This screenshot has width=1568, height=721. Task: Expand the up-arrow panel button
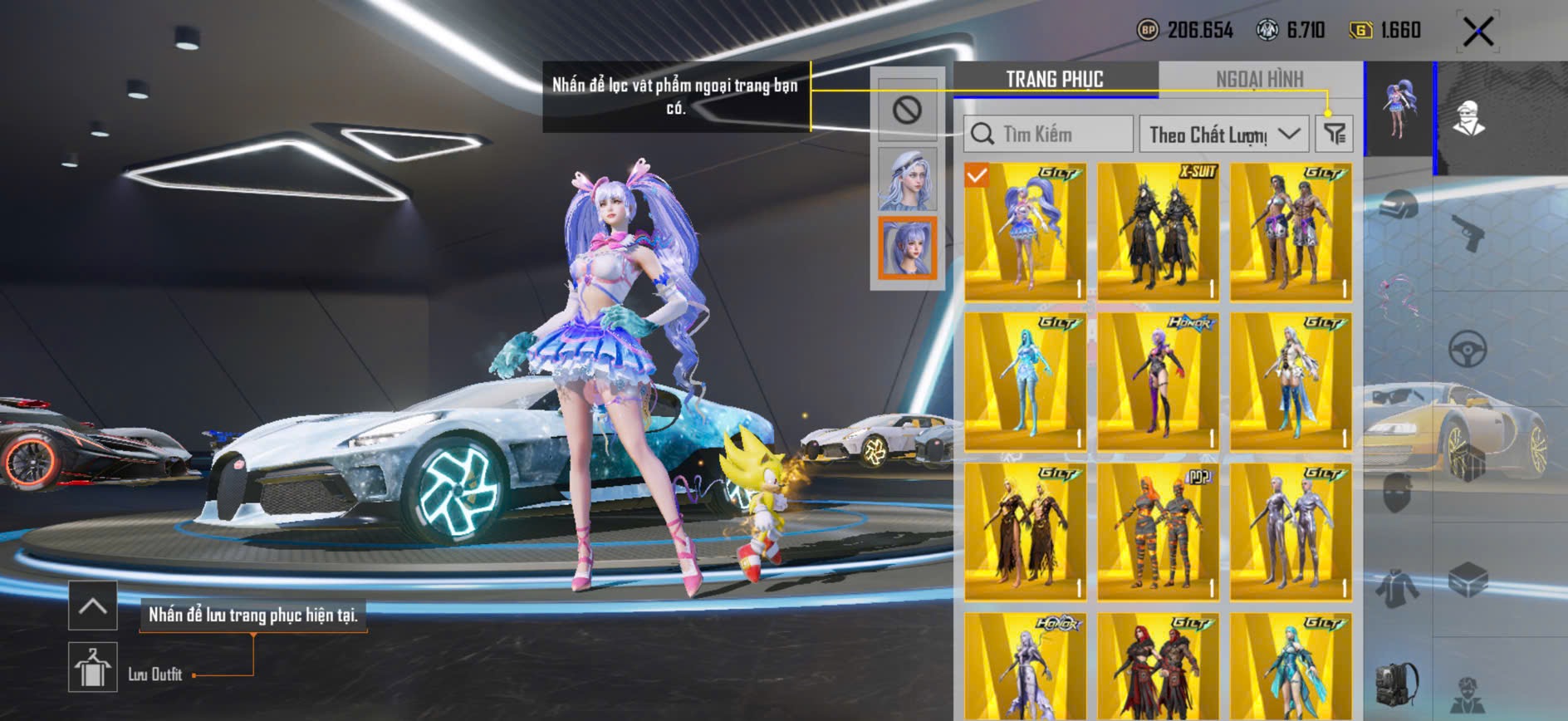92,606
